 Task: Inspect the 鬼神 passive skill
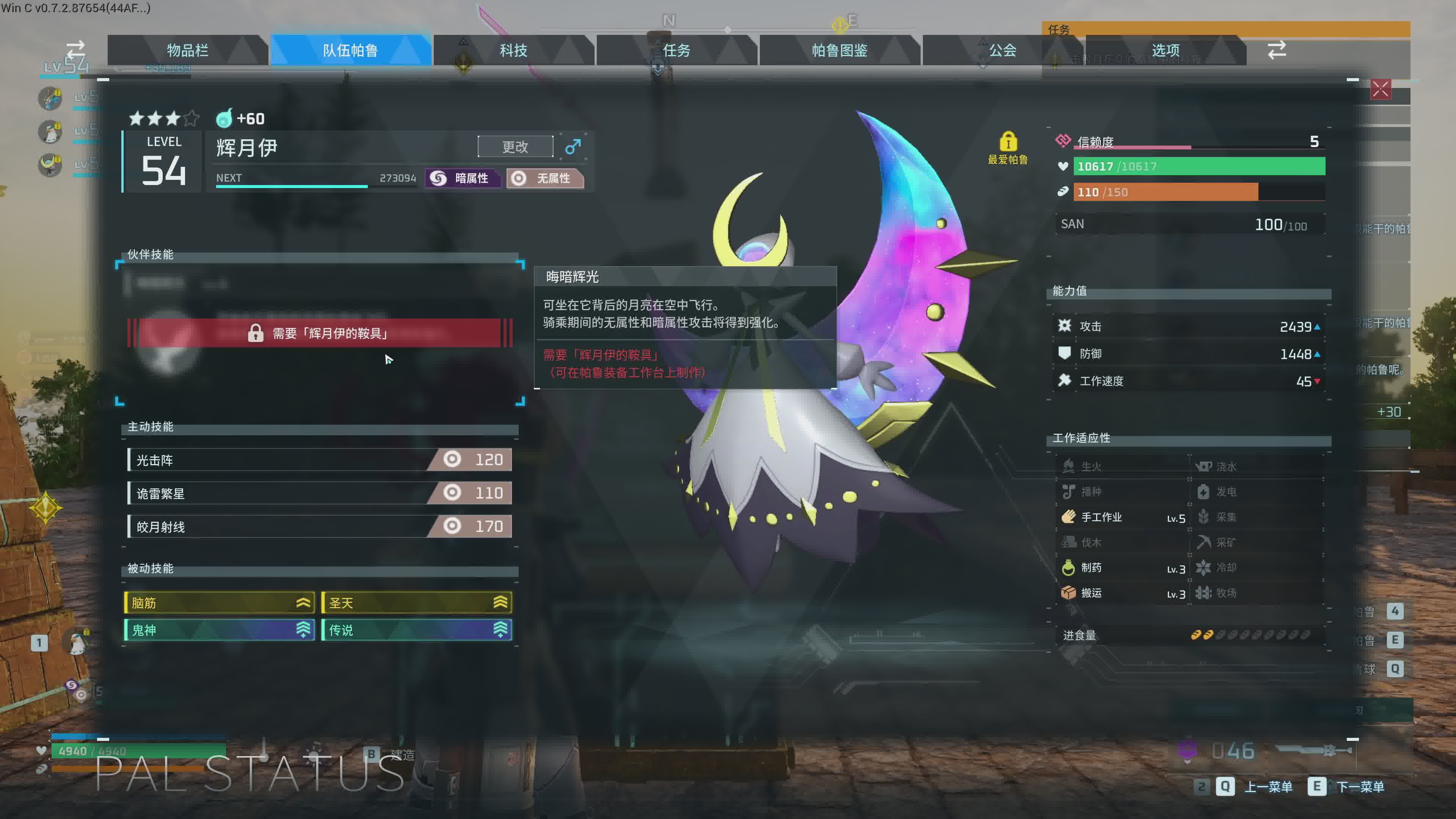219,630
